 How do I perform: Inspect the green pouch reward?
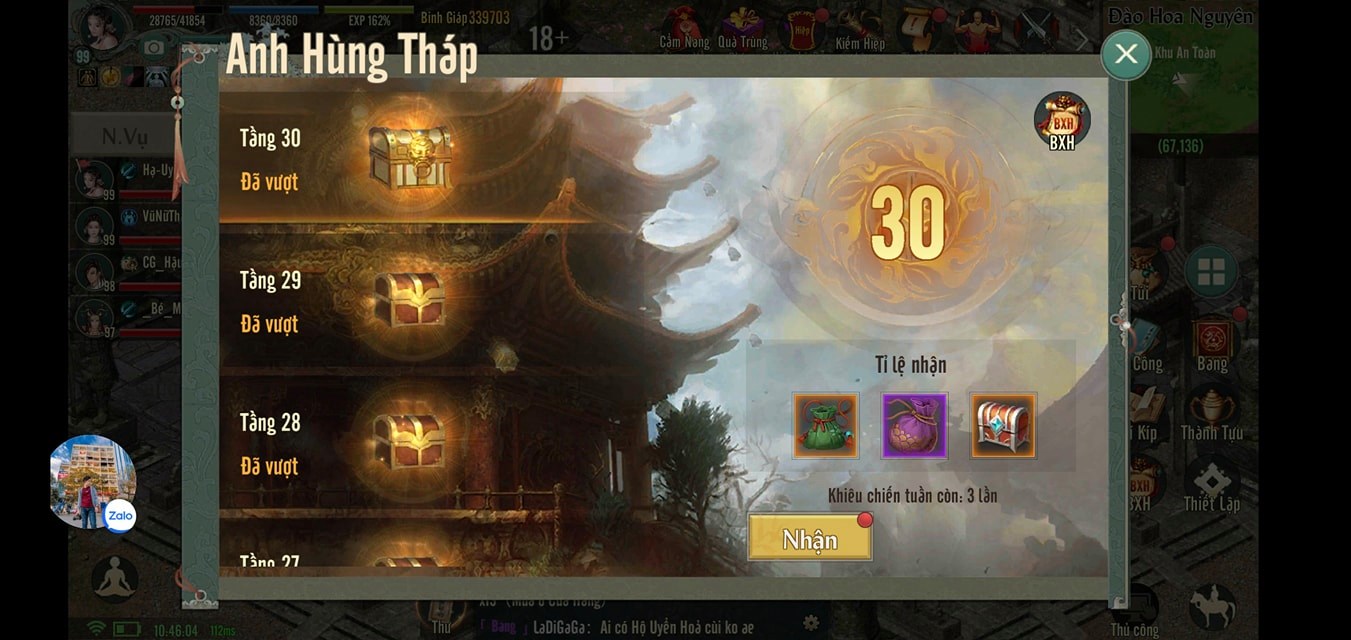click(825, 425)
